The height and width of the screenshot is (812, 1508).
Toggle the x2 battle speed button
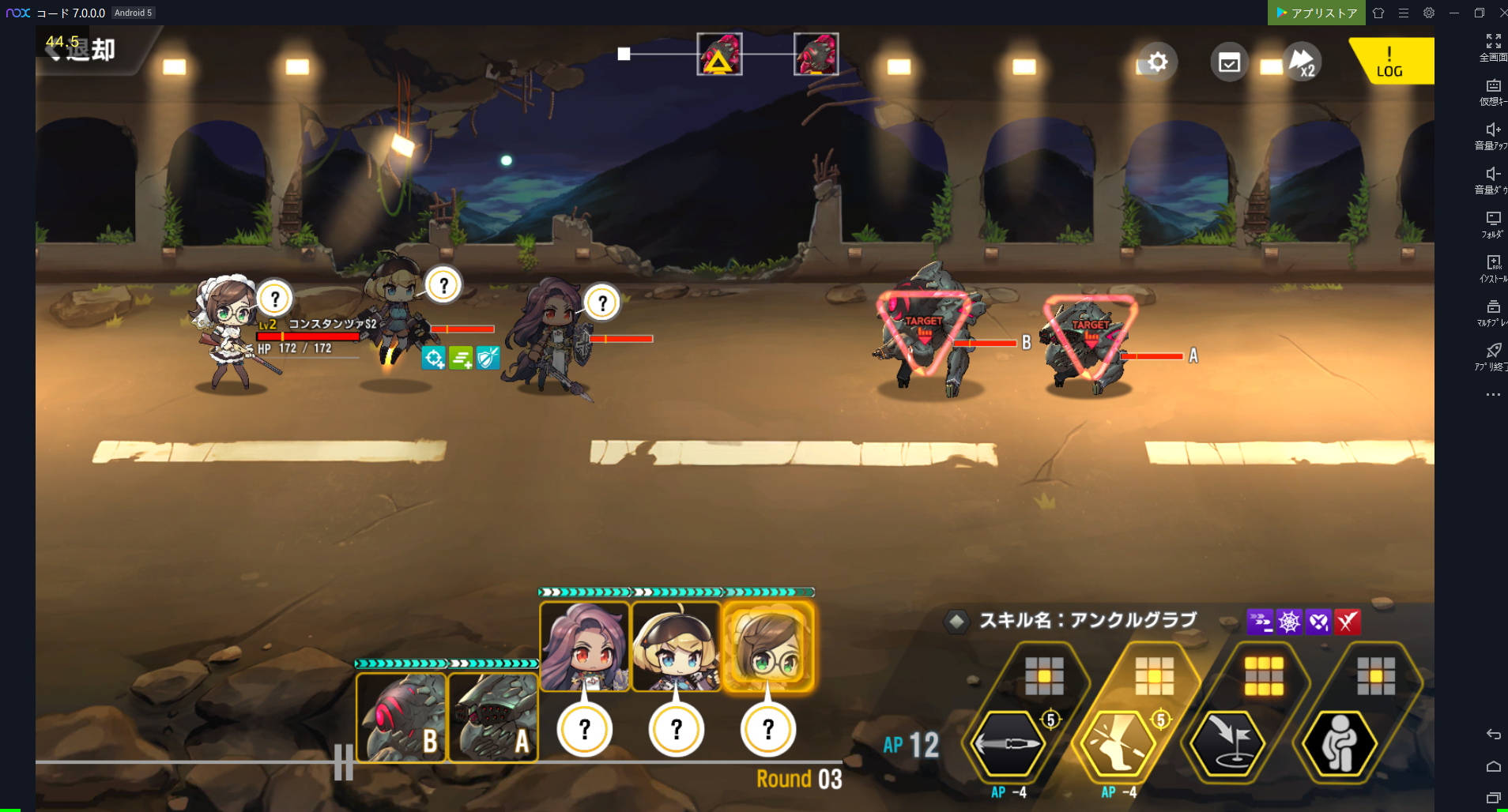click(x=1301, y=62)
